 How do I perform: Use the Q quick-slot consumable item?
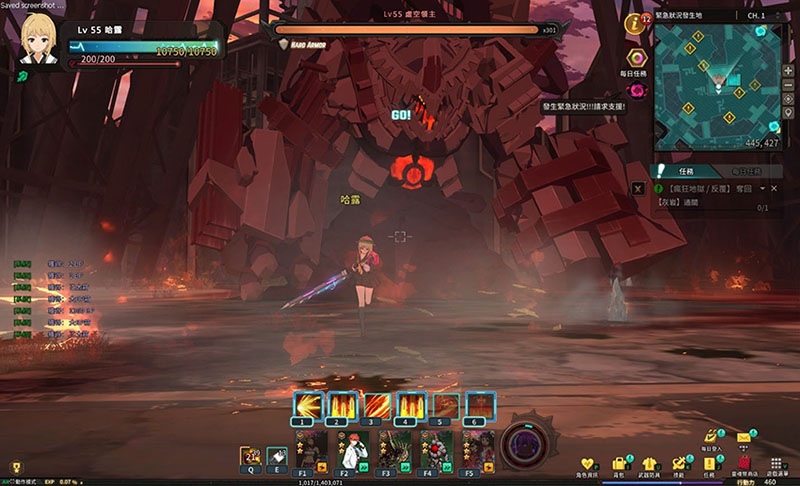click(250, 456)
